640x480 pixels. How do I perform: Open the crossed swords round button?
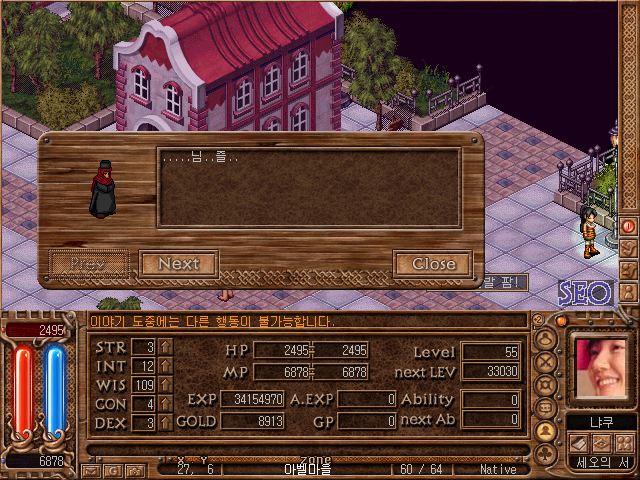point(546,360)
